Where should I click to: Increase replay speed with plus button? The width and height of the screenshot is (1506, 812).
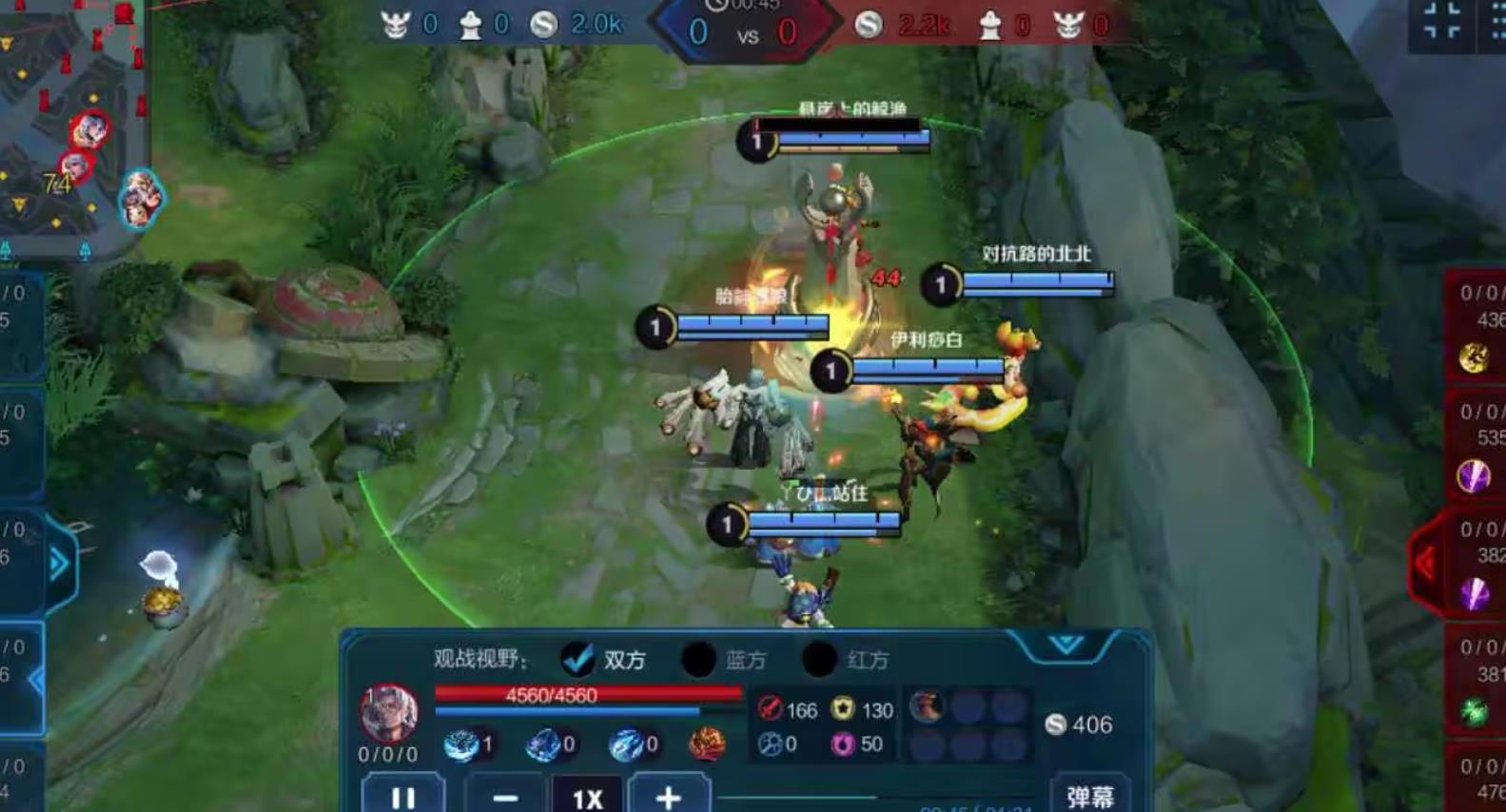669,797
